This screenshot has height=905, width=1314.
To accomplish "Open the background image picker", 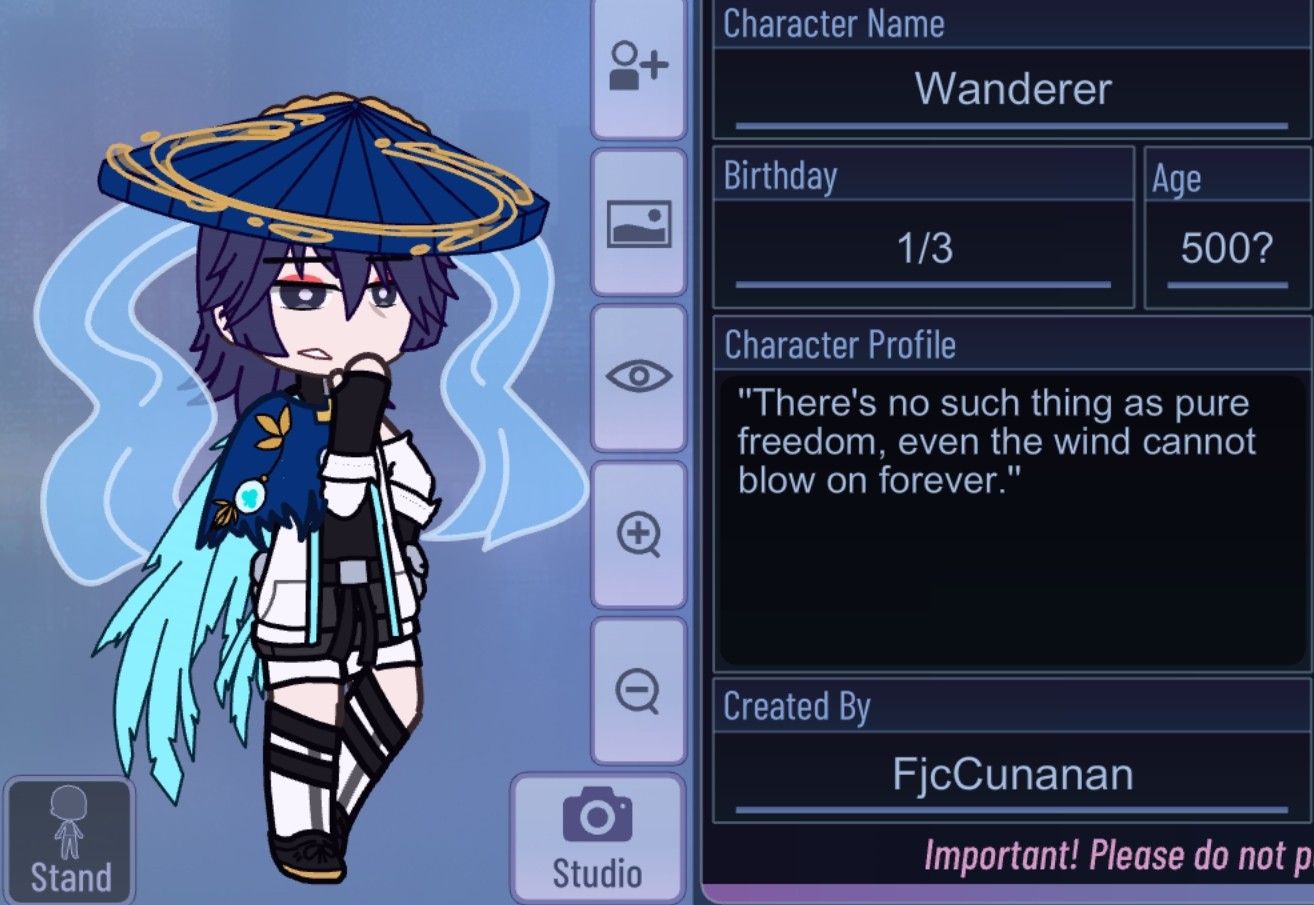I will (x=638, y=222).
